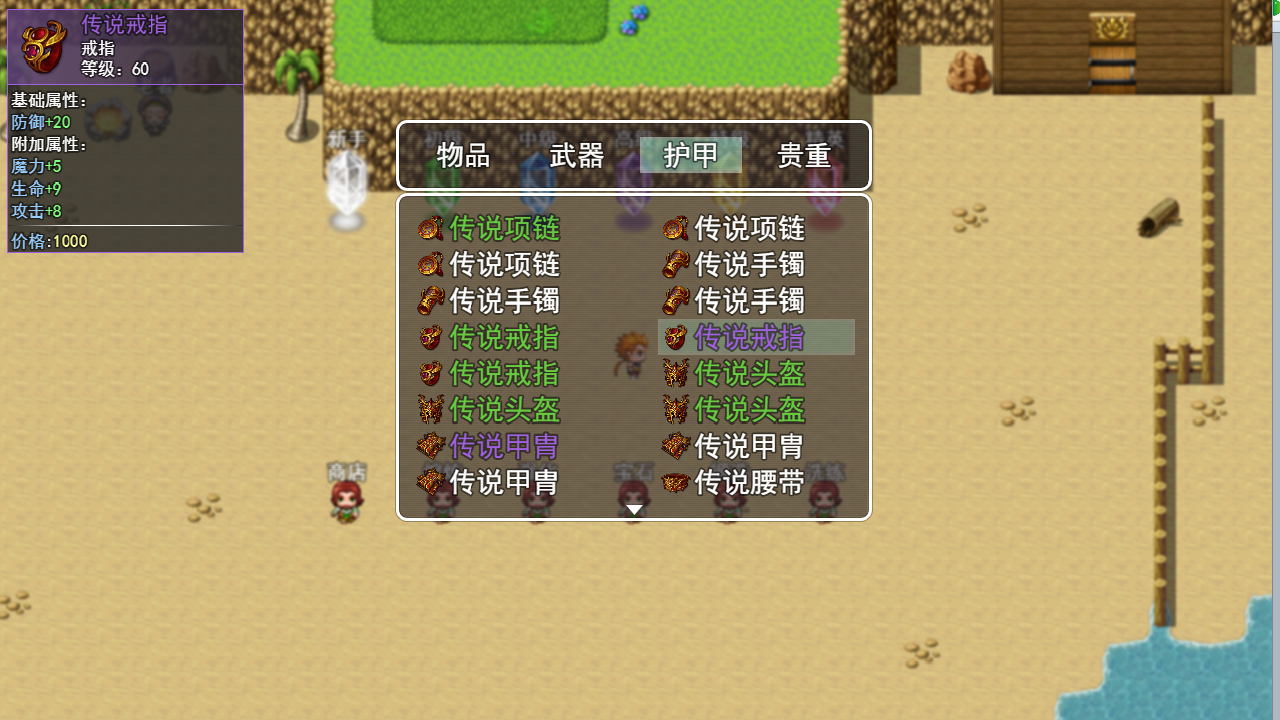The image size is (1280, 720).
Task: View the 贵重 (Valuables) tab
Action: (x=804, y=156)
